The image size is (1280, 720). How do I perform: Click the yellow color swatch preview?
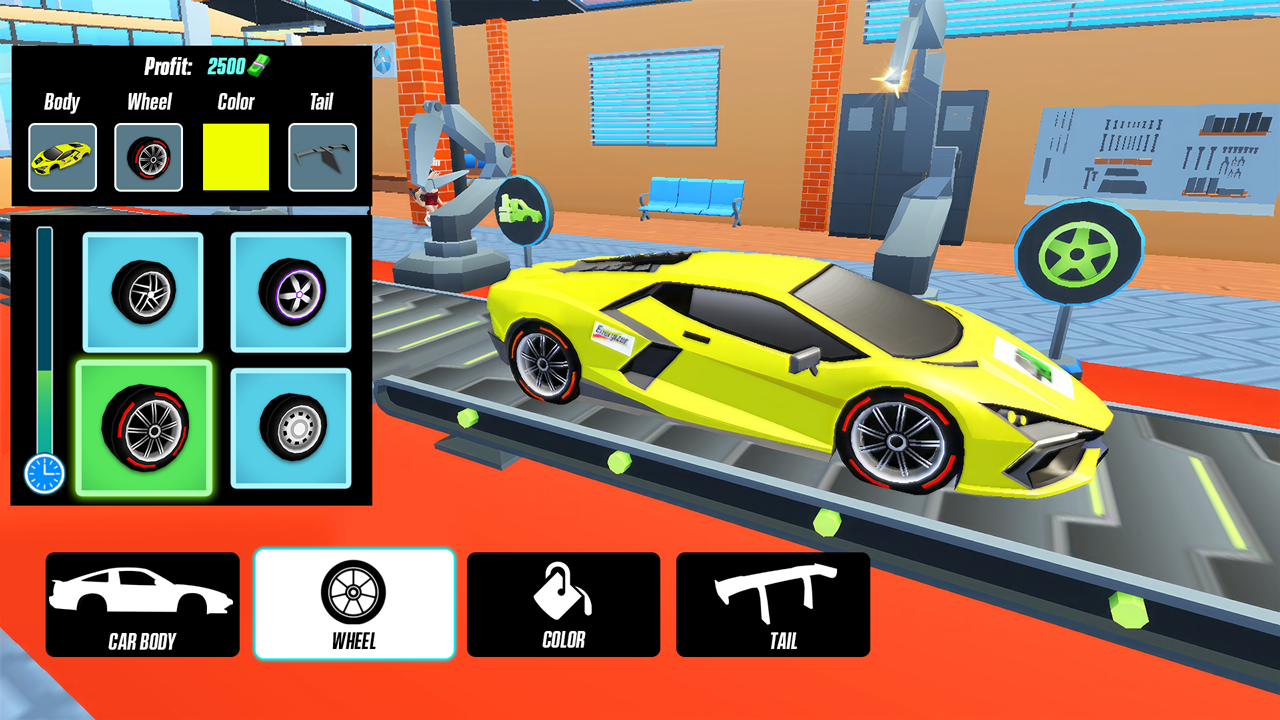click(237, 156)
